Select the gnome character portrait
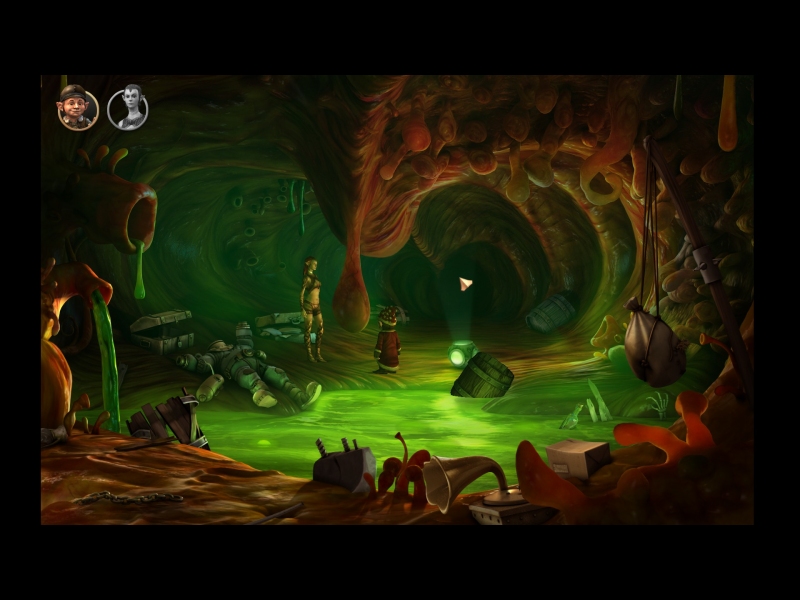This screenshot has width=800, height=600. [77, 108]
